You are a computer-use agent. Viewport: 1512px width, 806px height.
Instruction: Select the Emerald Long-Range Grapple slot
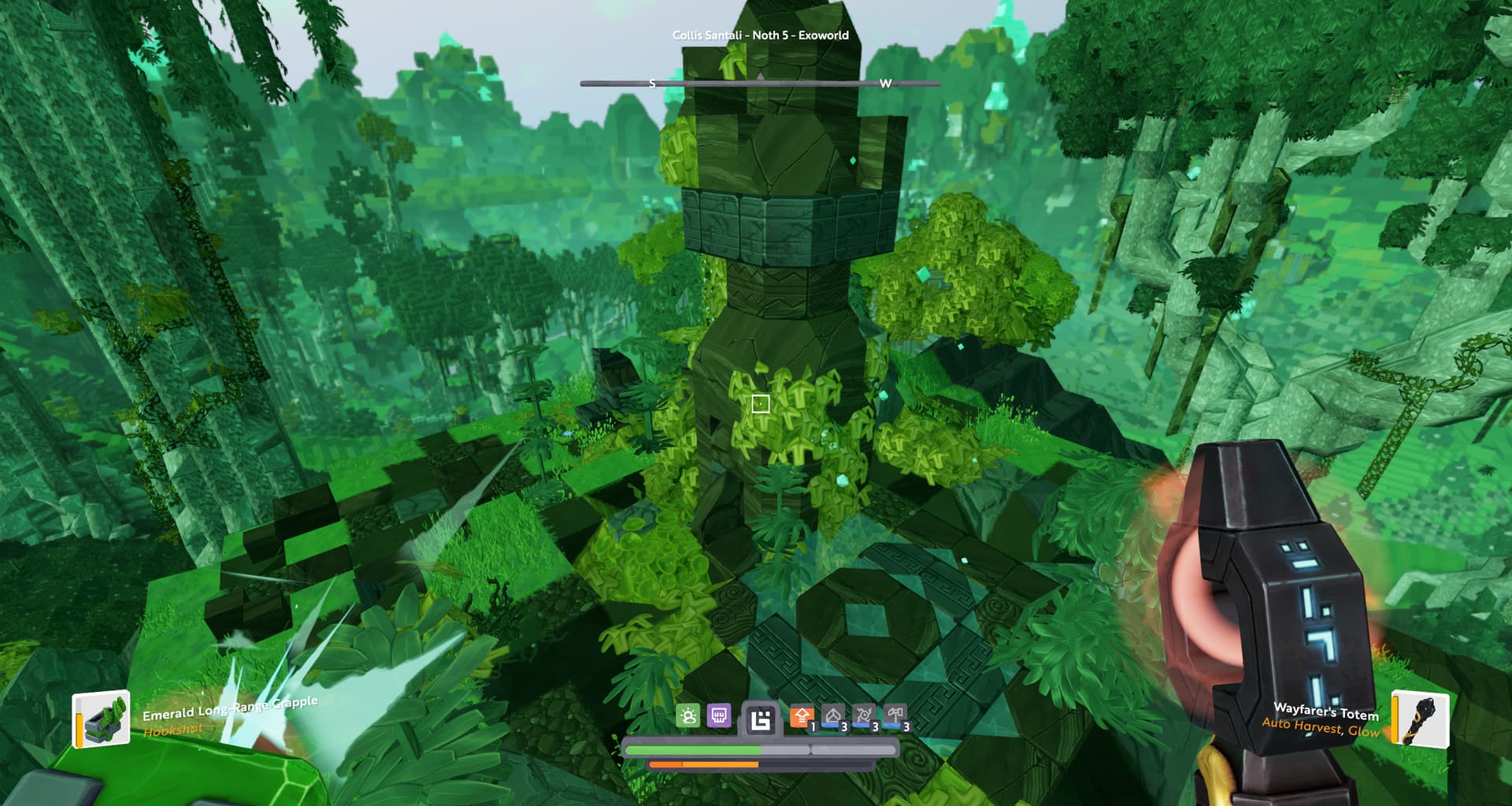click(102, 719)
